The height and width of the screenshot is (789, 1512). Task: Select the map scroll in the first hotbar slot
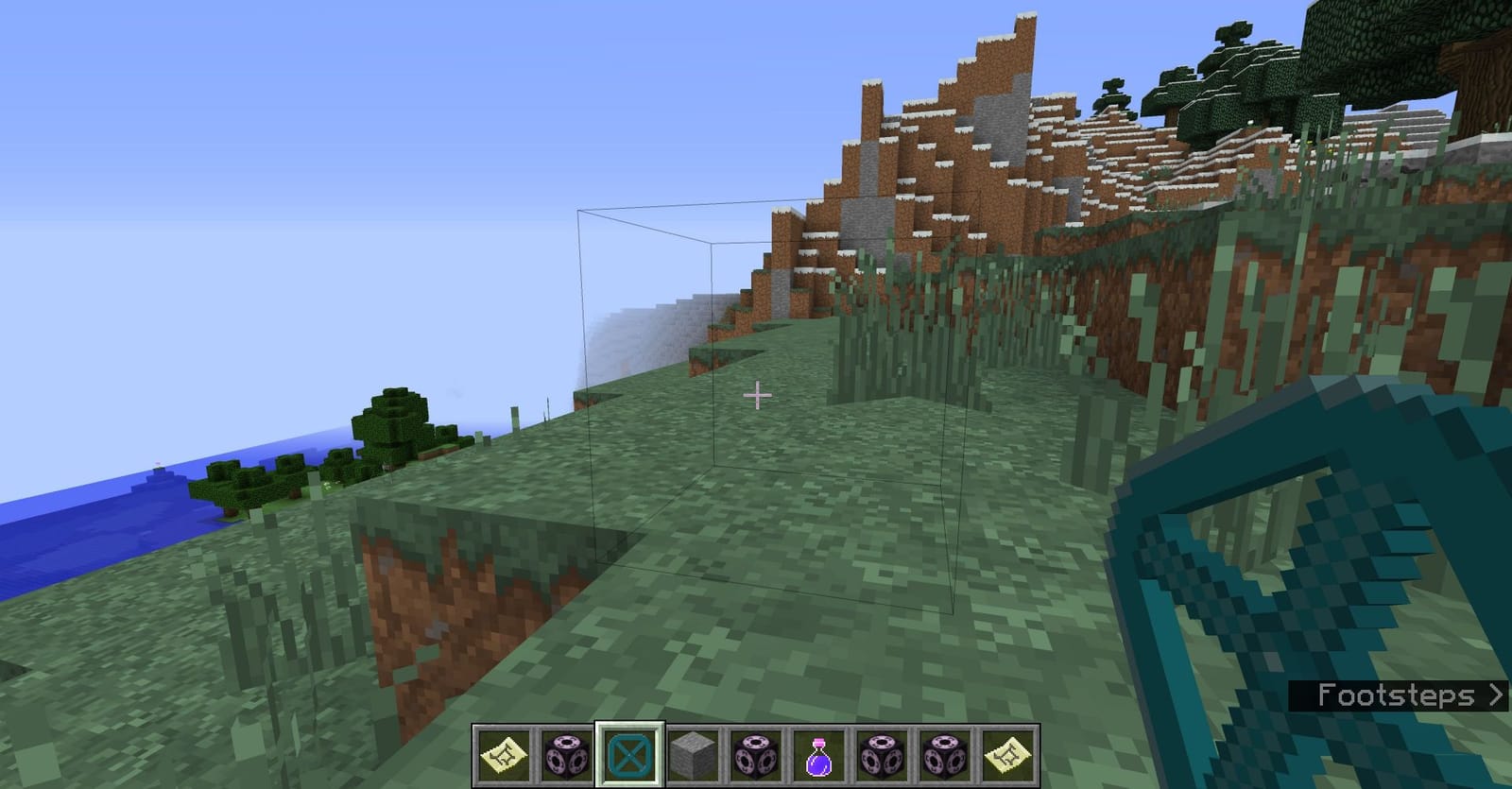click(x=503, y=755)
